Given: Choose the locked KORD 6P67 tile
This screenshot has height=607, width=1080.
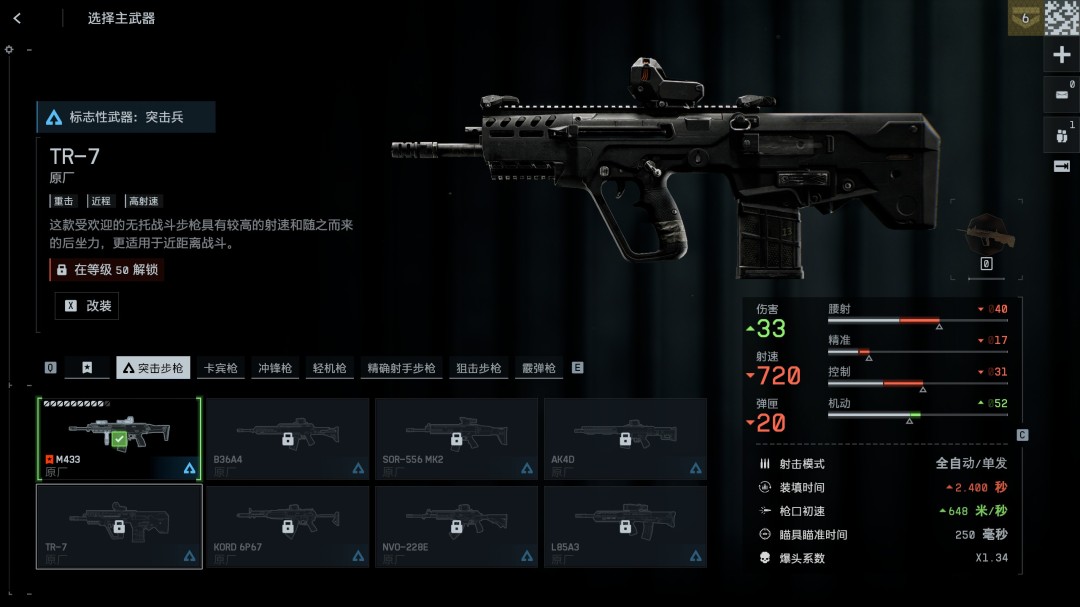Looking at the screenshot, I should click(288, 526).
